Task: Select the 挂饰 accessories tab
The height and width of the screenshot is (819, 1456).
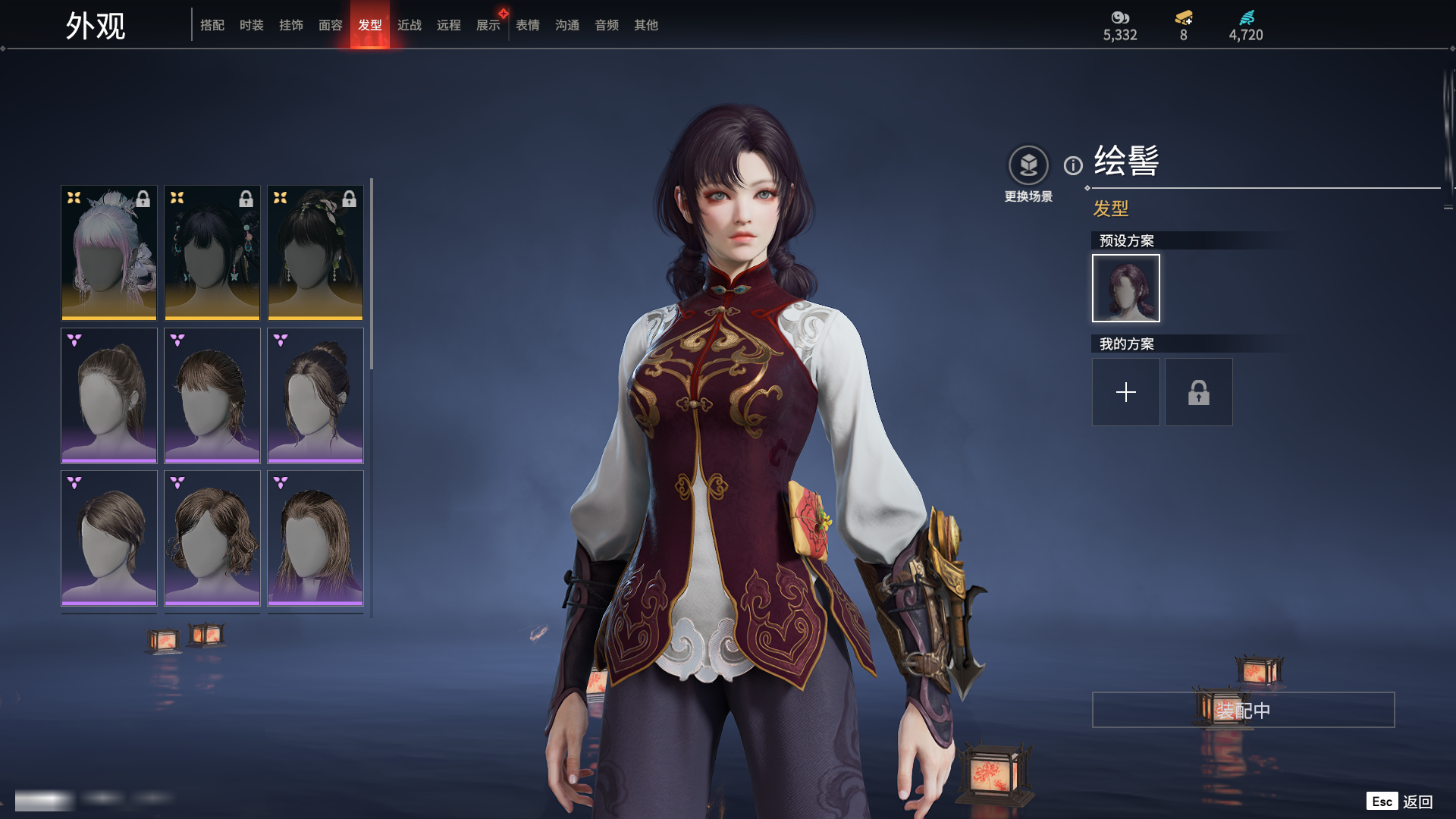Action: (x=291, y=25)
